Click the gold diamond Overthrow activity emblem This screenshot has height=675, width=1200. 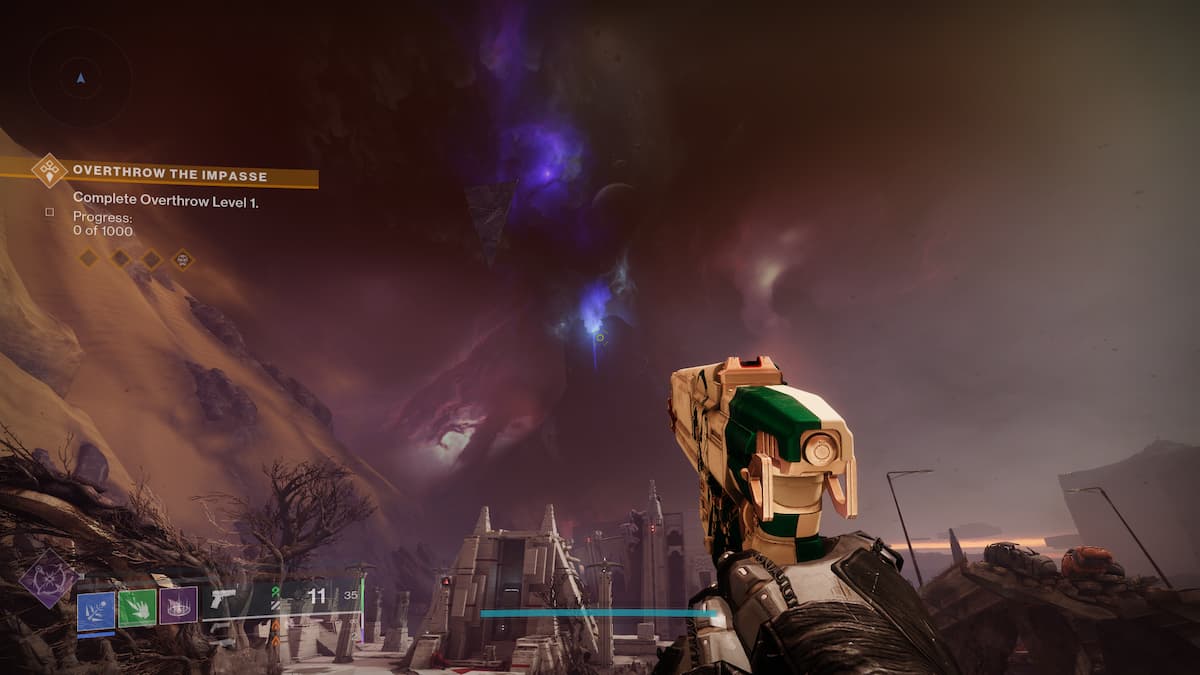[49, 170]
